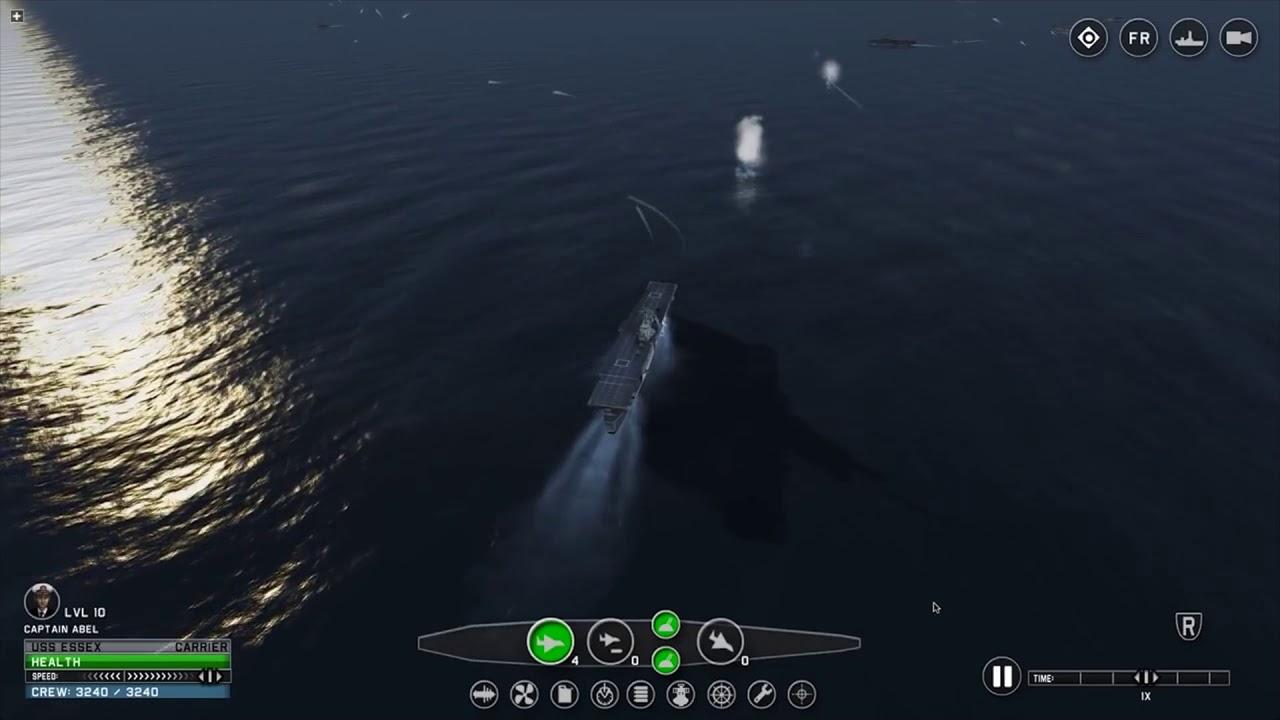The height and width of the screenshot is (720, 1280).
Task: Open the engine ventilation fan icon
Action: [x=523, y=694]
